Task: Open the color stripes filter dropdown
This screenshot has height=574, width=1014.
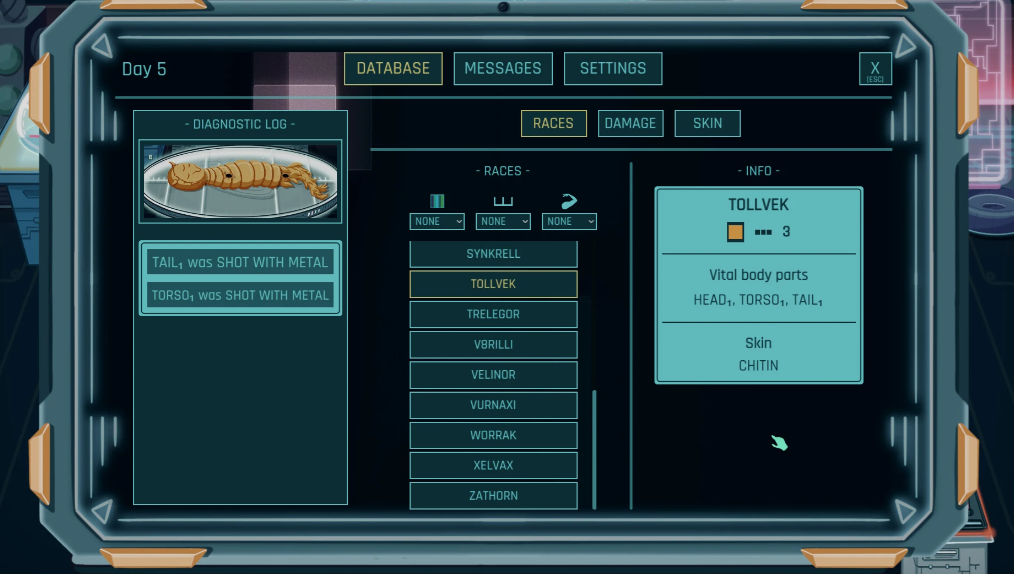Action: click(x=437, y=221)
